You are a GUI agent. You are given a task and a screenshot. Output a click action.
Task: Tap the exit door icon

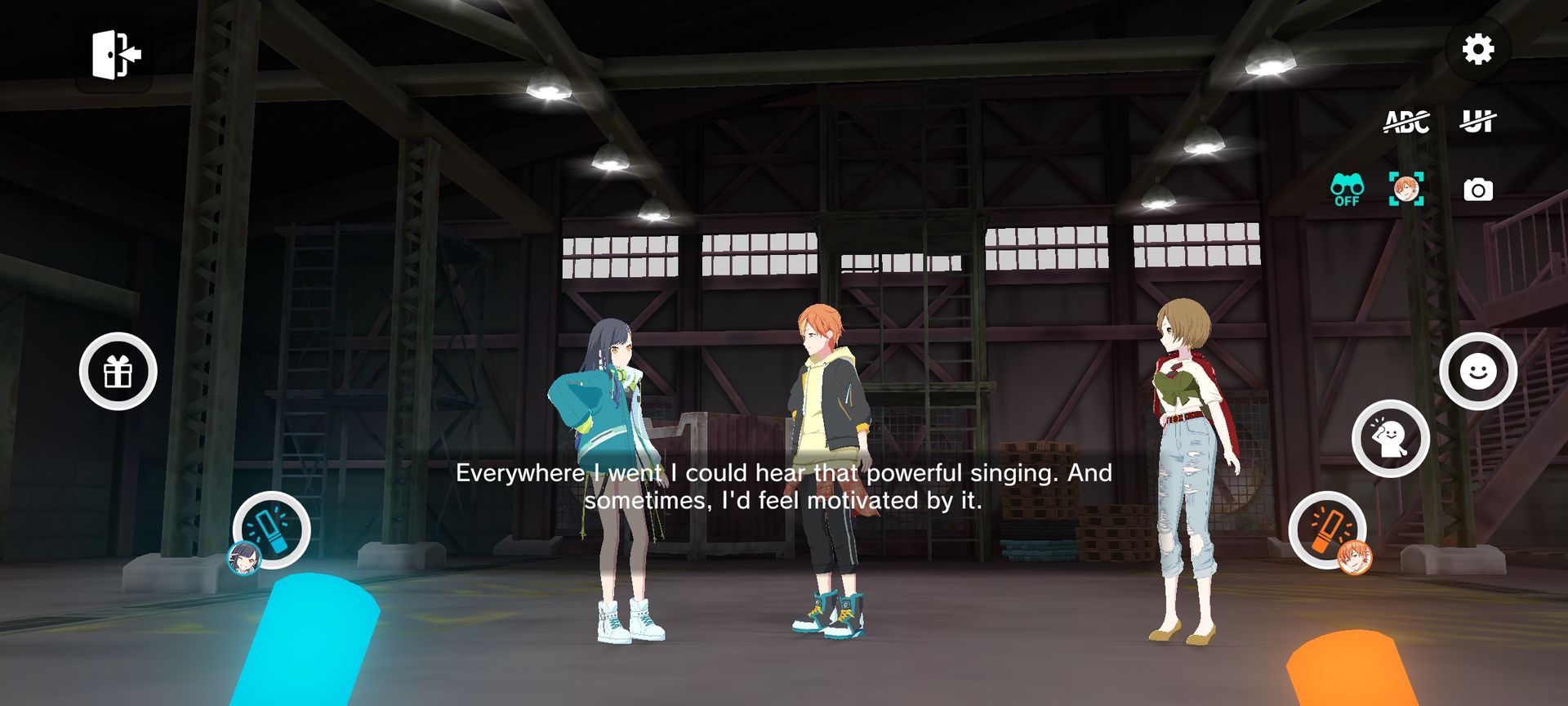click(115, 55)
